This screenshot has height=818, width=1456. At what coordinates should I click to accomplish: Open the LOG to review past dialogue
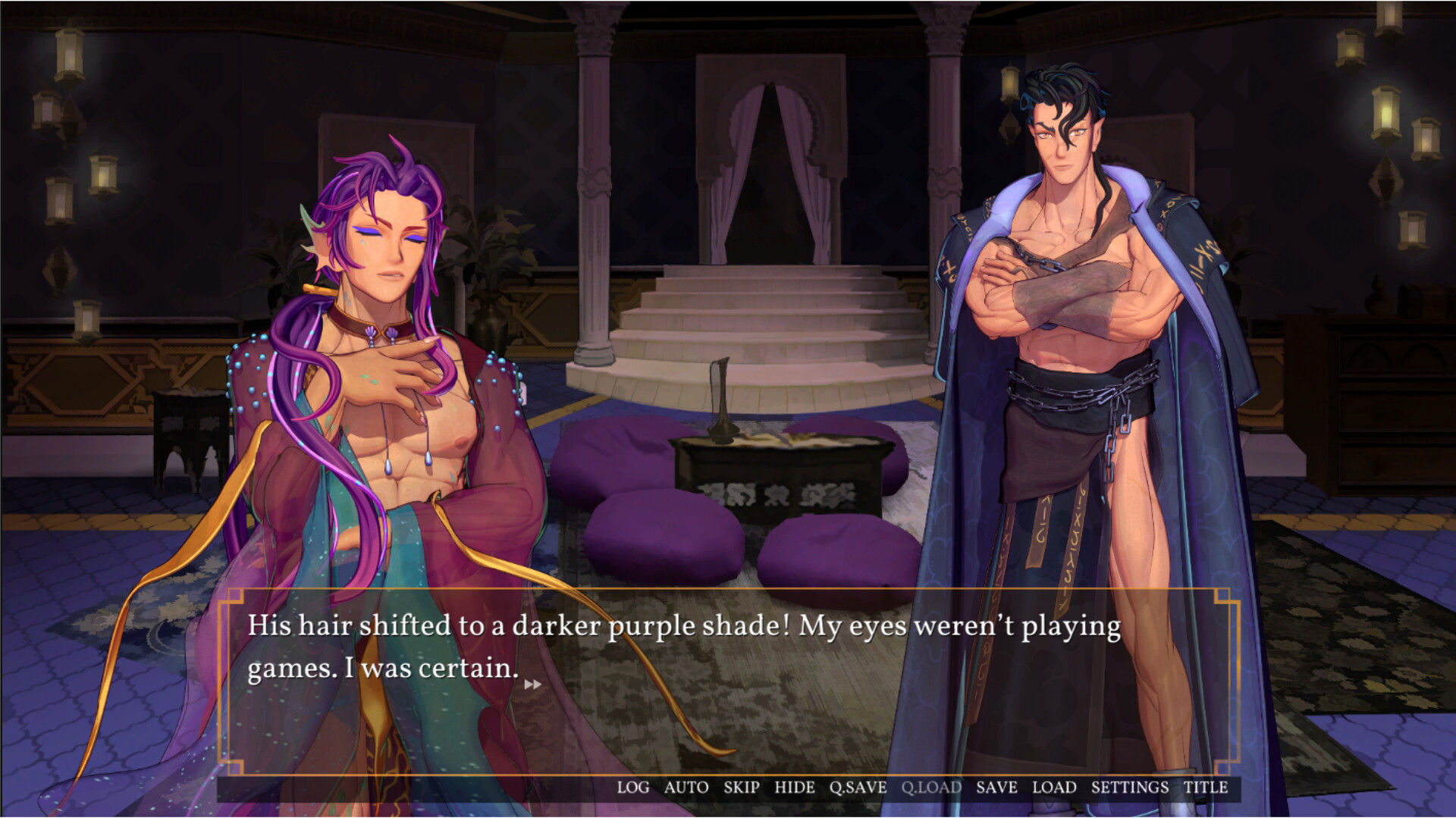633,787
